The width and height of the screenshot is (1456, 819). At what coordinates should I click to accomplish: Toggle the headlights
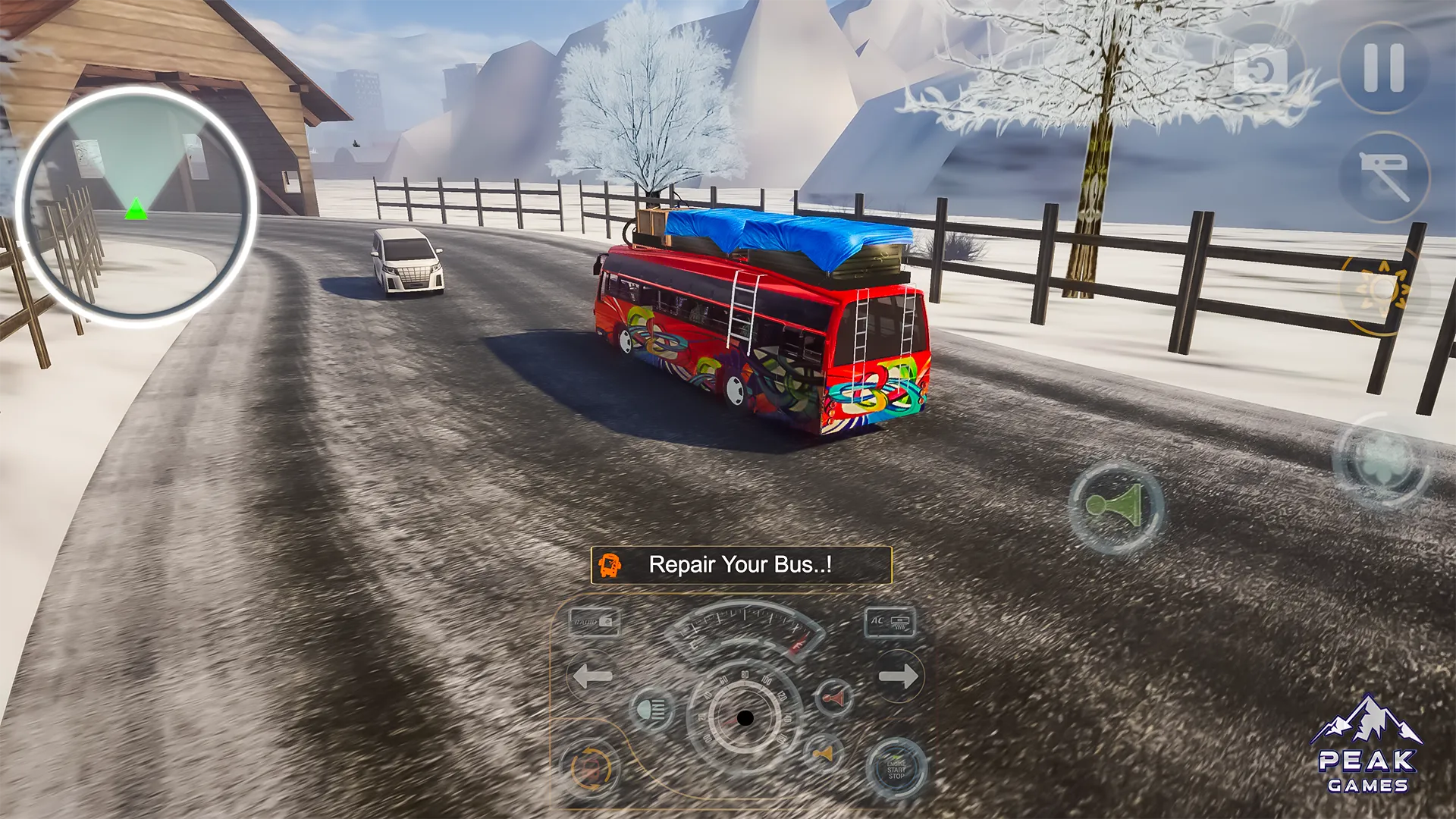click(652, 710)
